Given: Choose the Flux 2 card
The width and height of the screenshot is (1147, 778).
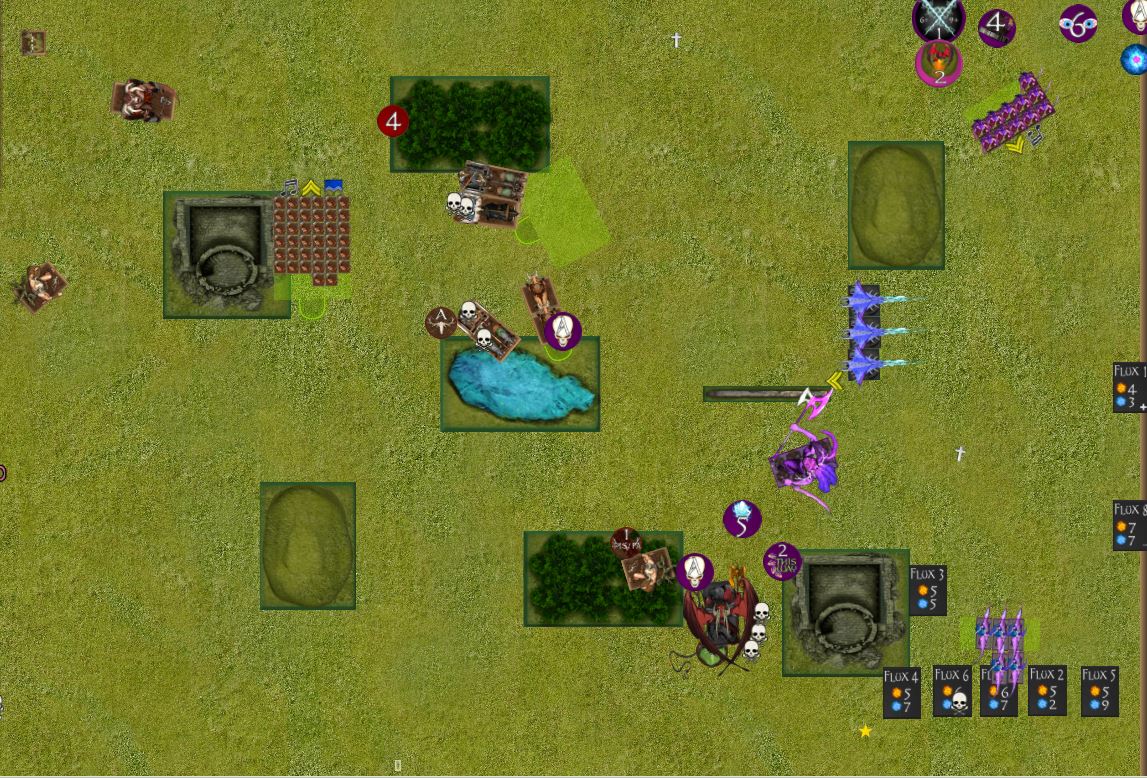Looking at the screenshot, I should tap(1047, 690).
